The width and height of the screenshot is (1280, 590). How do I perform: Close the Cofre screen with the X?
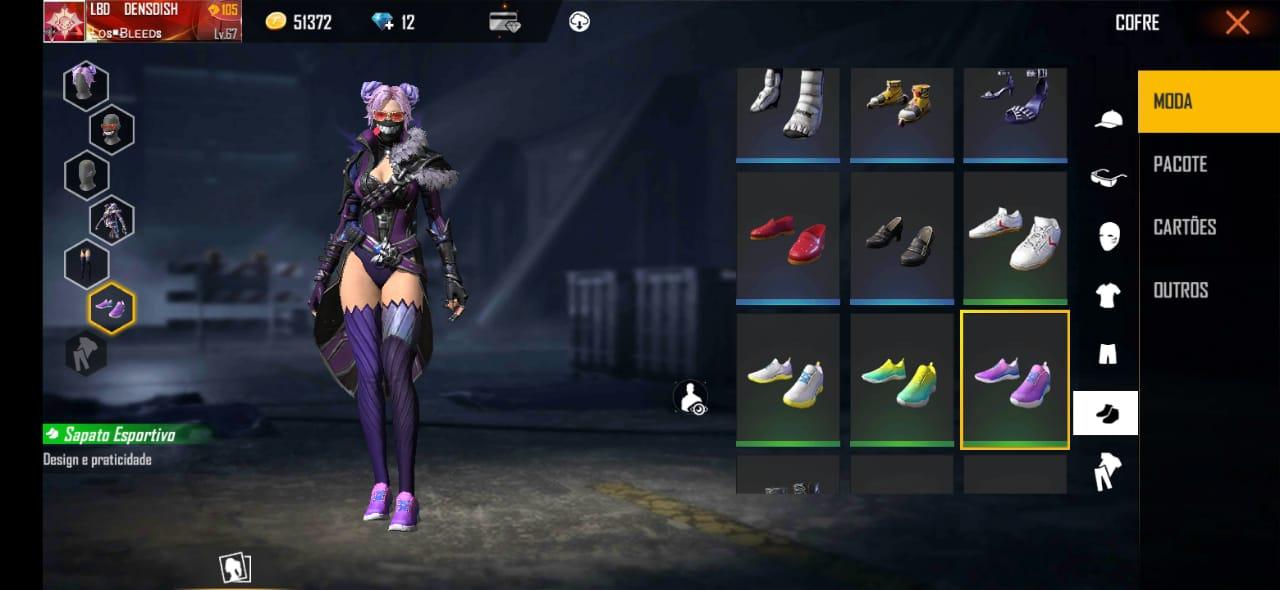[1237, 22]
